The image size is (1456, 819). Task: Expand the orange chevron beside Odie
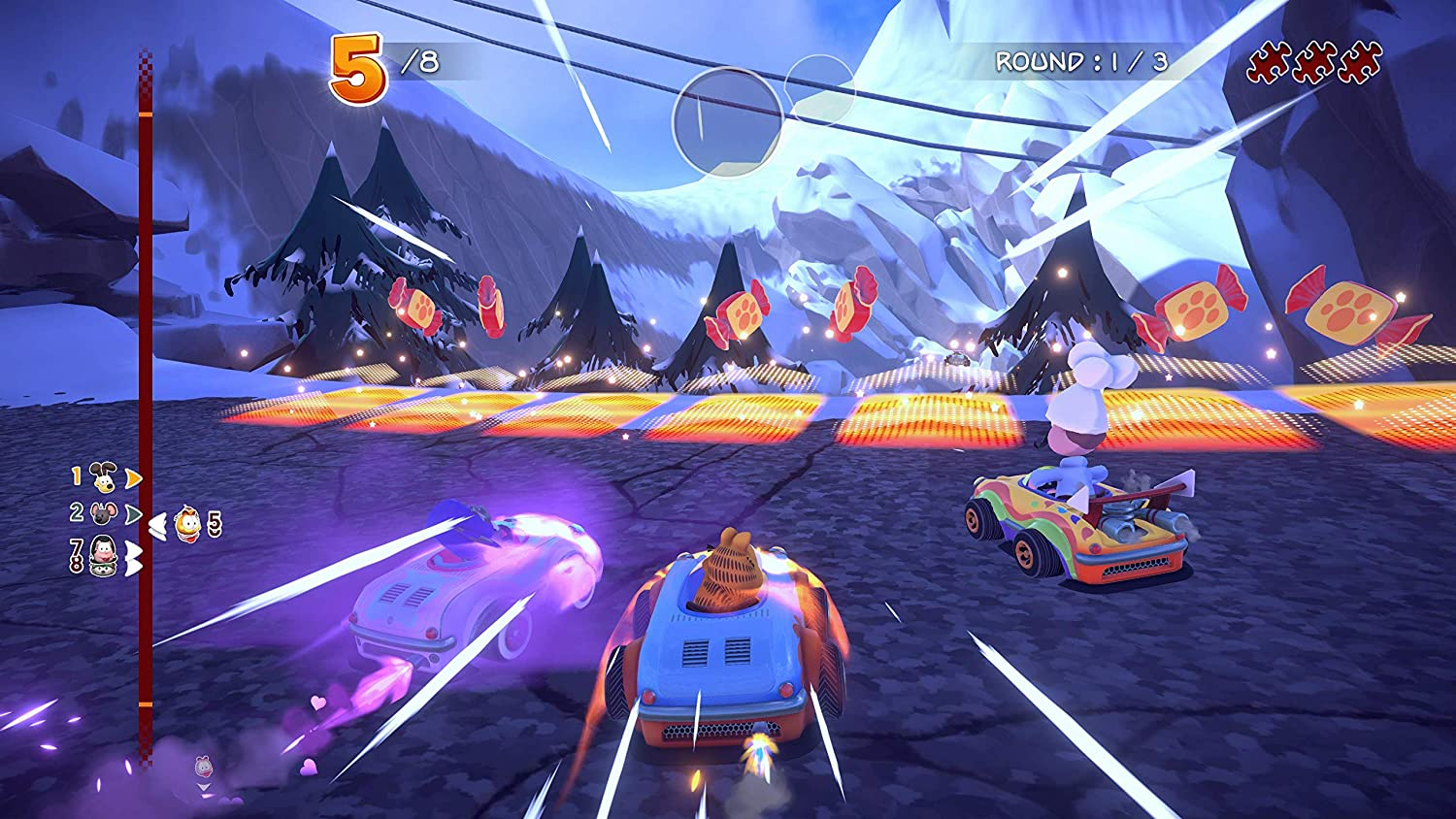coord(134,476)
